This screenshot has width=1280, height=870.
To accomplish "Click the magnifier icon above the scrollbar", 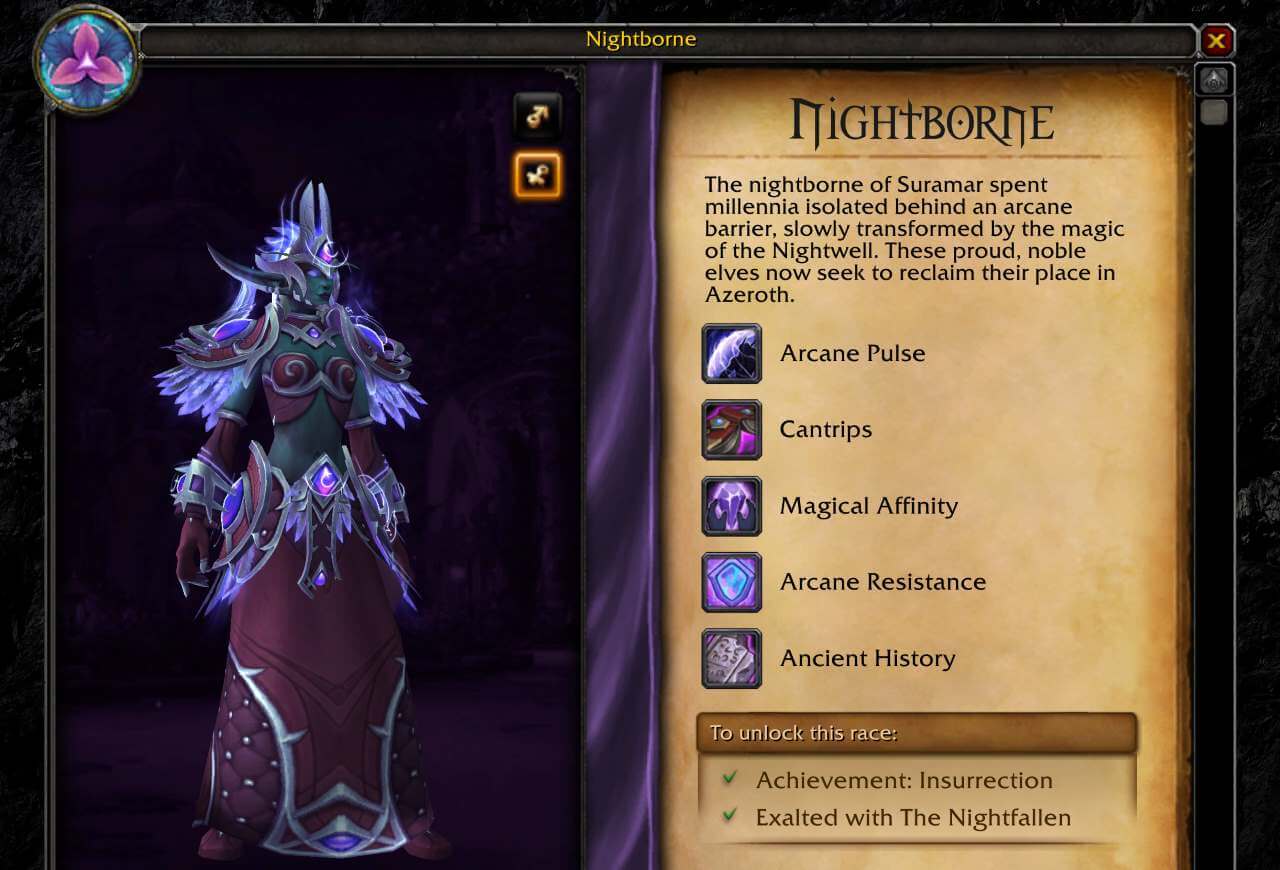I will [x=1214, y=79].
